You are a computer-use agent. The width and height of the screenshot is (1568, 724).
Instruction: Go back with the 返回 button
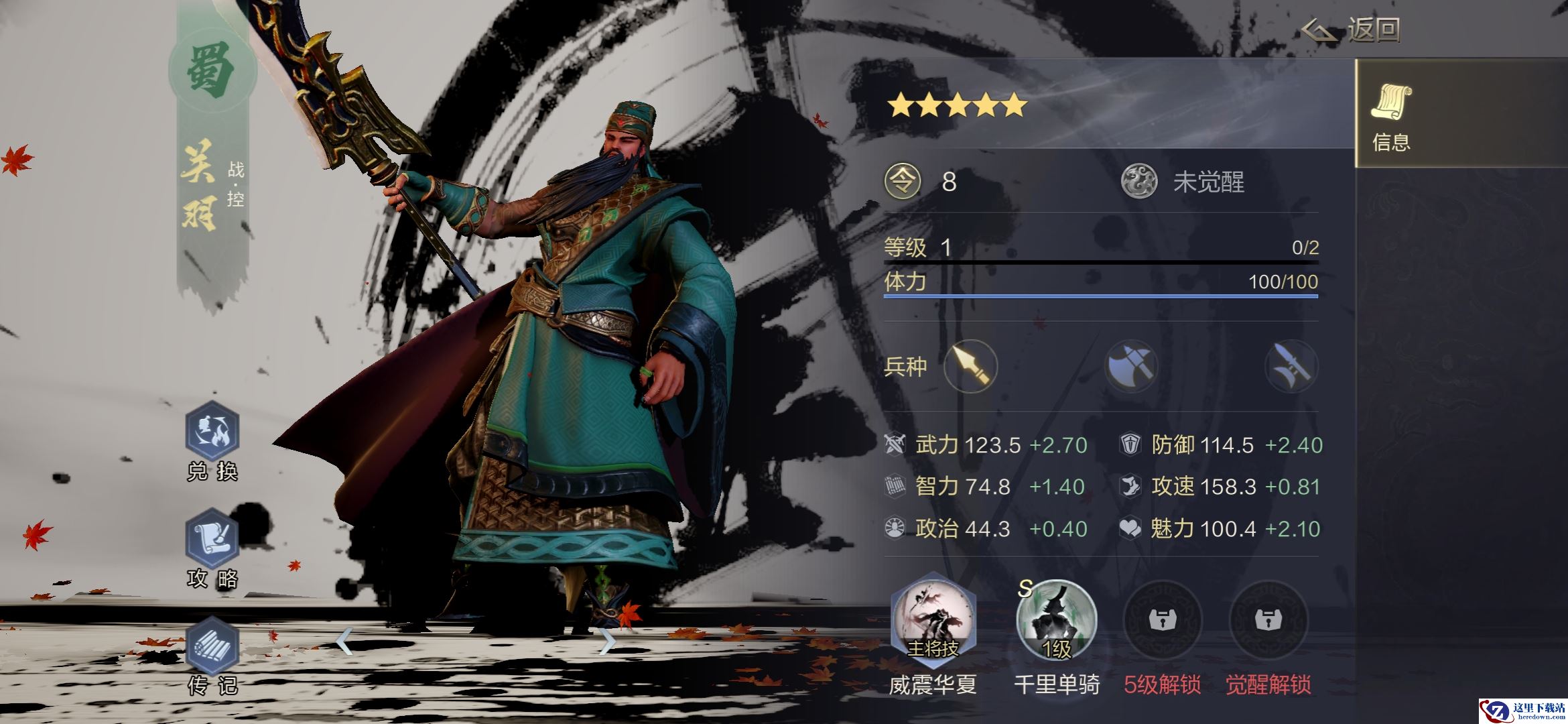1351,30
